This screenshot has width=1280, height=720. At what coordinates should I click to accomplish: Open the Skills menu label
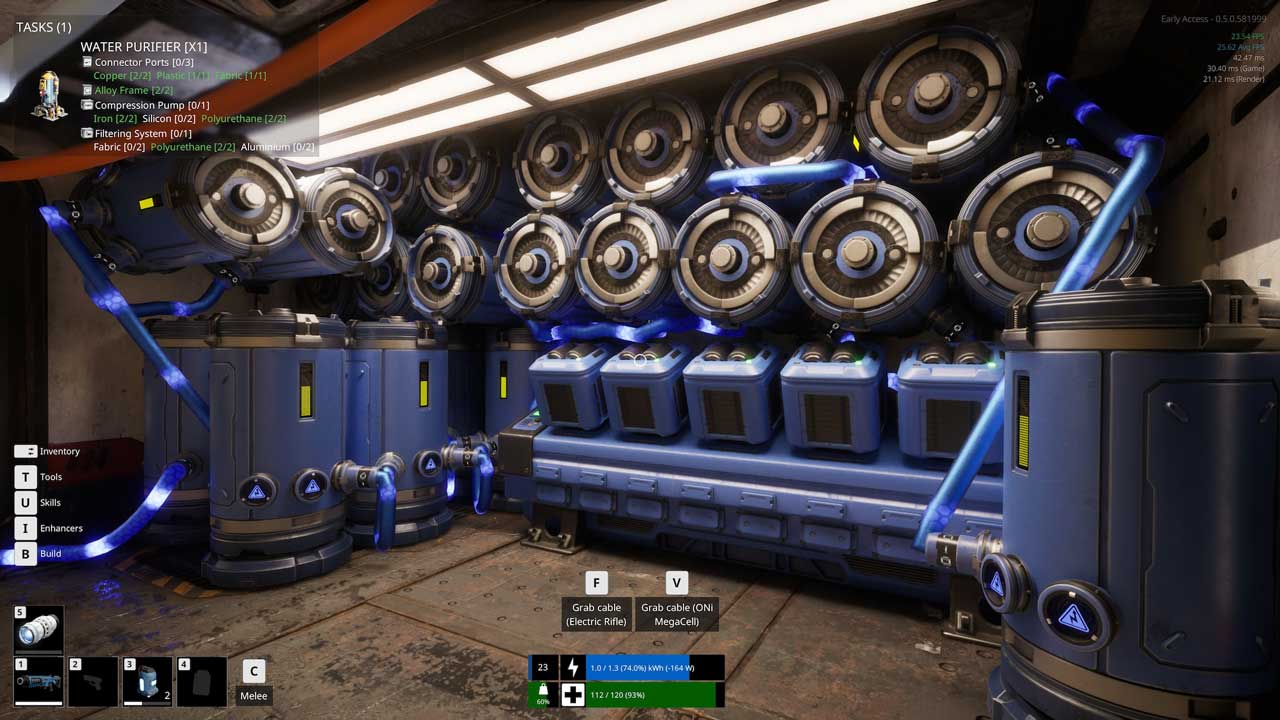pos(50,503)
